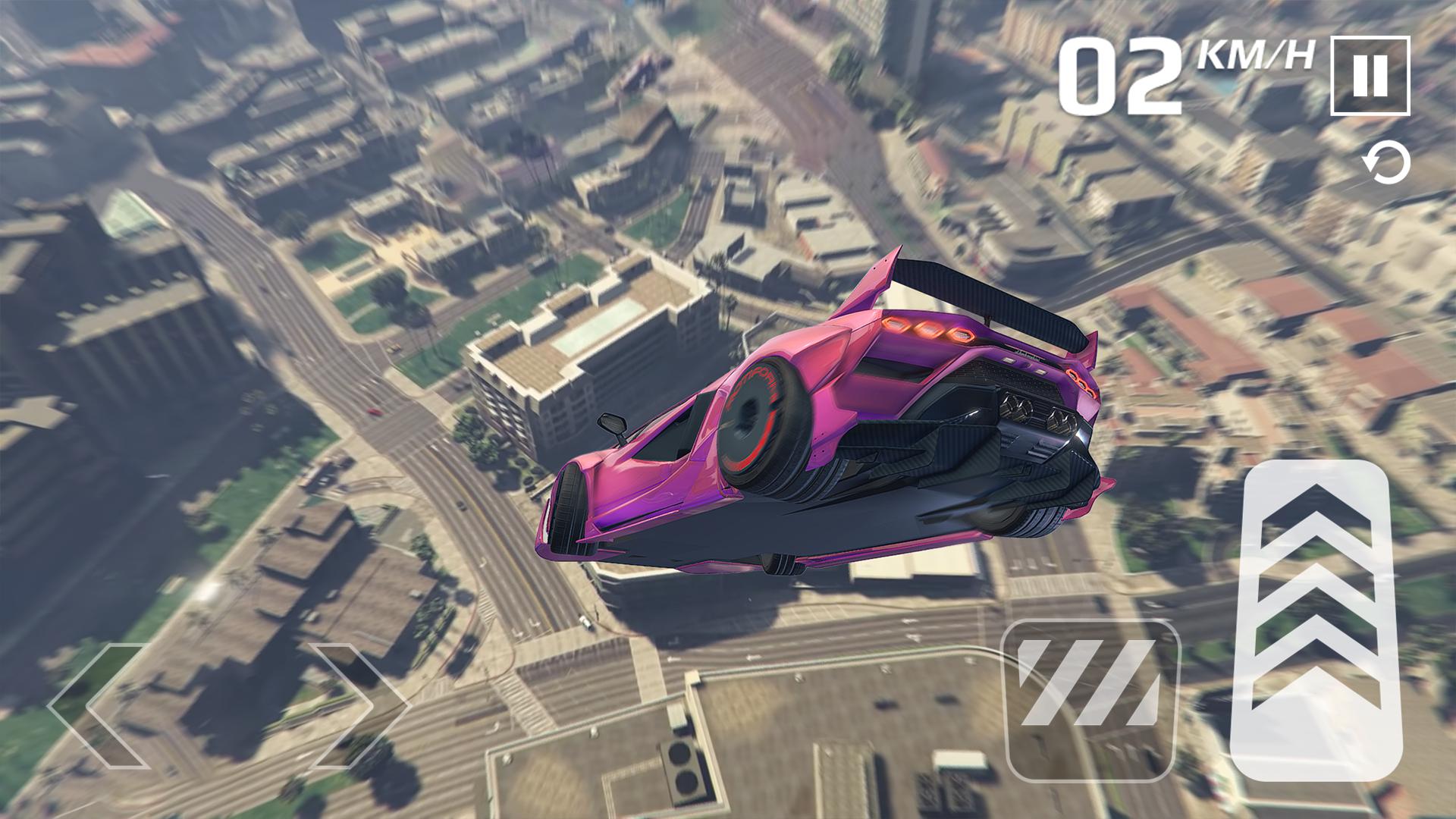Tap the circular reset arrow icon

[1387, 164]
